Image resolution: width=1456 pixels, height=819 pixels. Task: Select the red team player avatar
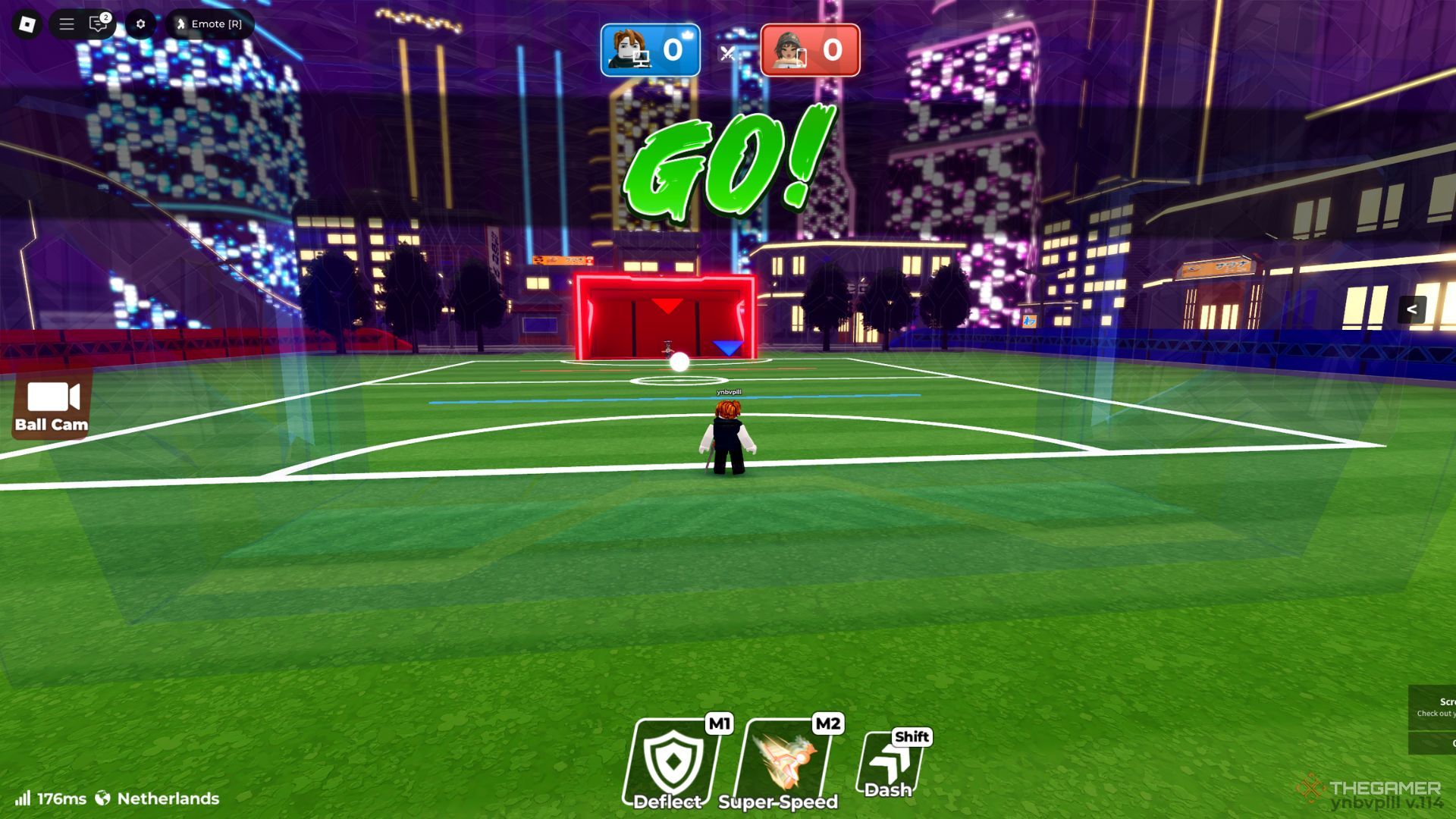(x=789, y=50)
